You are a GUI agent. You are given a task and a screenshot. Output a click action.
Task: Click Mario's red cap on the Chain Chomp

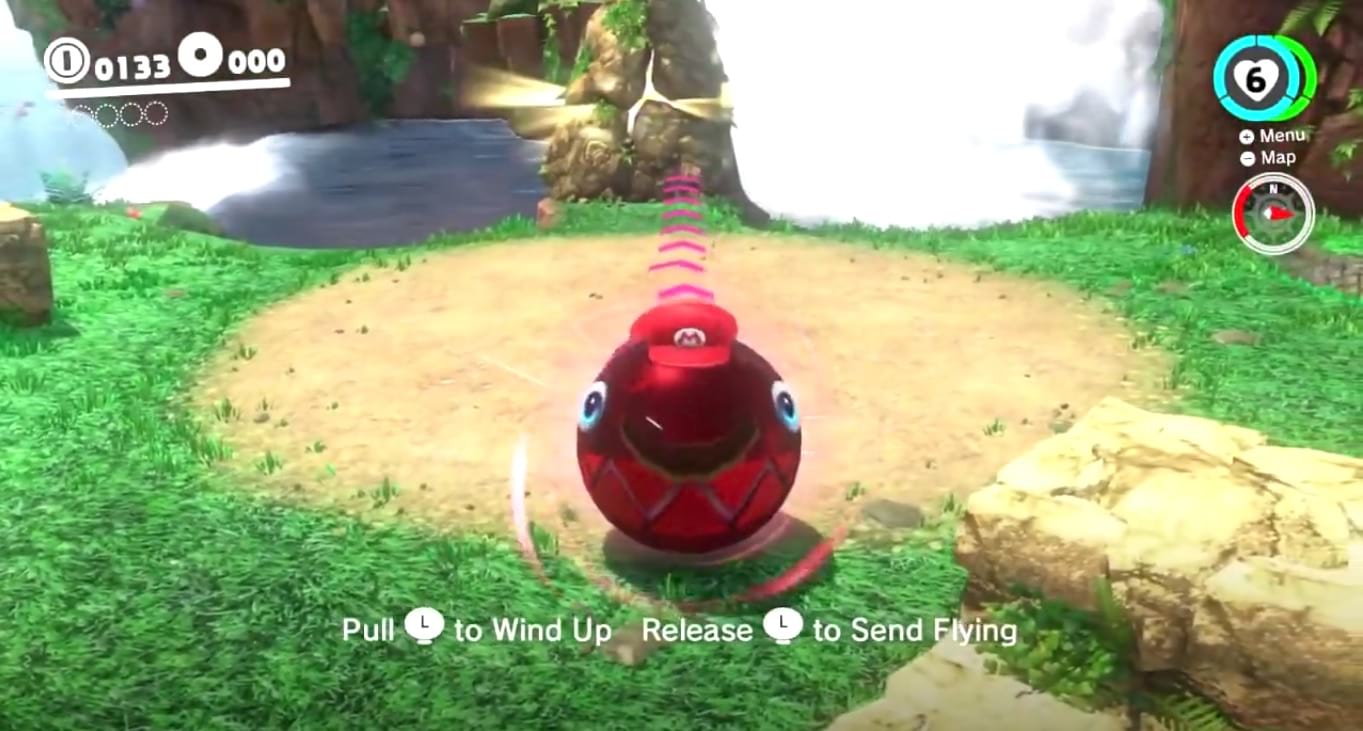[690, 335]
